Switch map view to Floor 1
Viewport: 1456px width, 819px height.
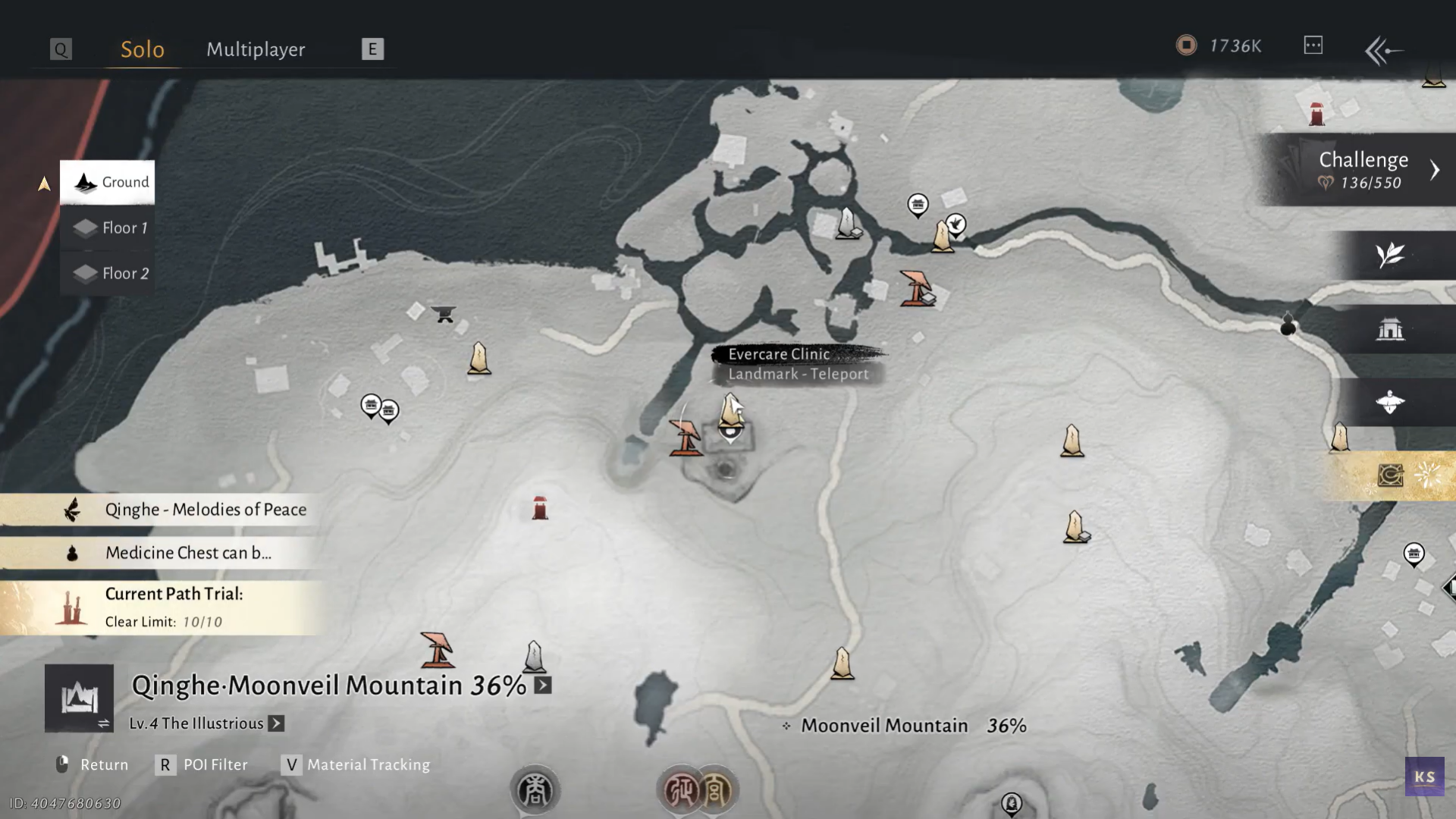coord(108,227)
